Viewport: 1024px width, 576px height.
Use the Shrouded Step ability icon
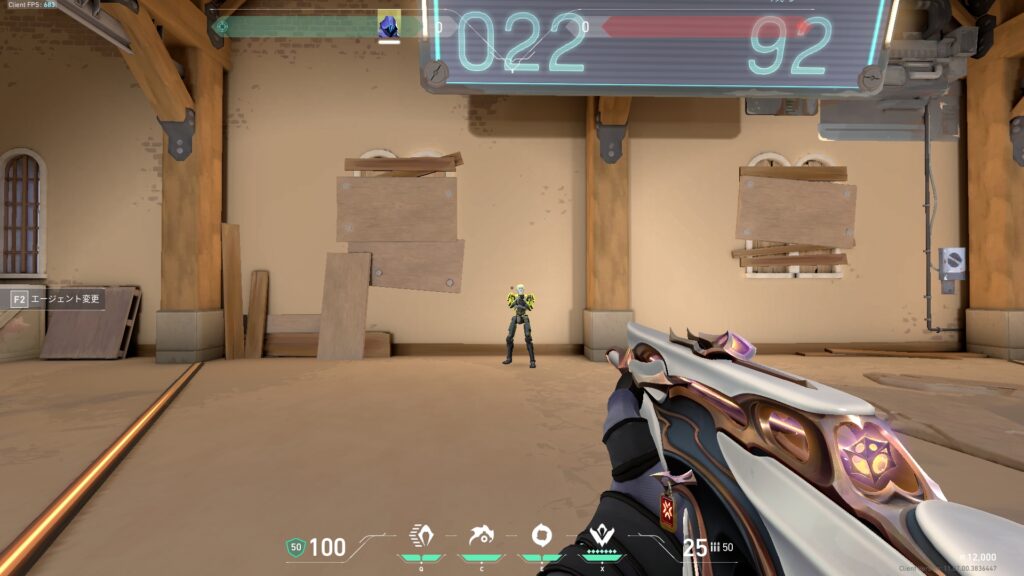tap(483, 534)
